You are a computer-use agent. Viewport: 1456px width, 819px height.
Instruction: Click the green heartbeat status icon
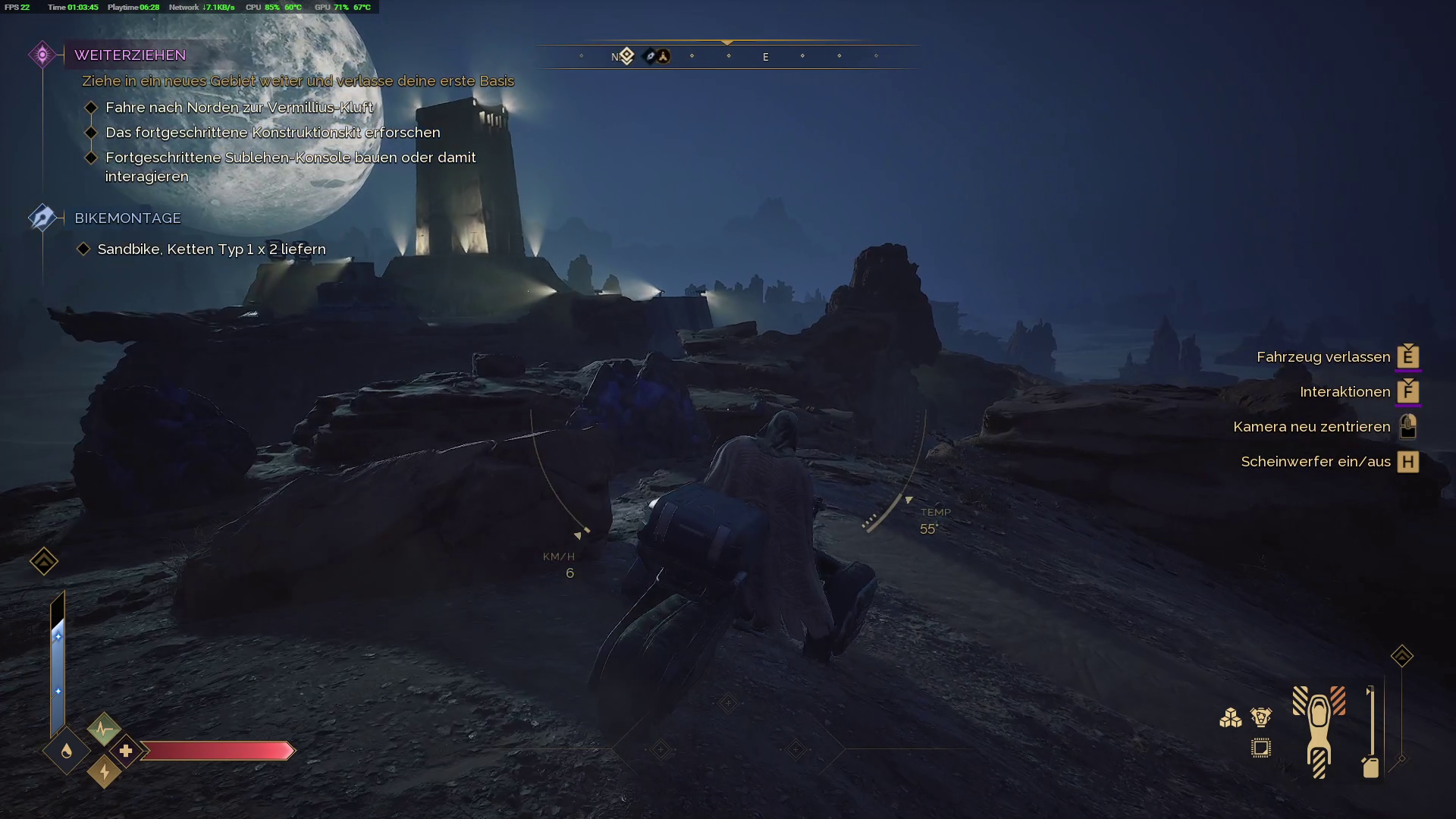pyautogui.click(x=104, y=730)
